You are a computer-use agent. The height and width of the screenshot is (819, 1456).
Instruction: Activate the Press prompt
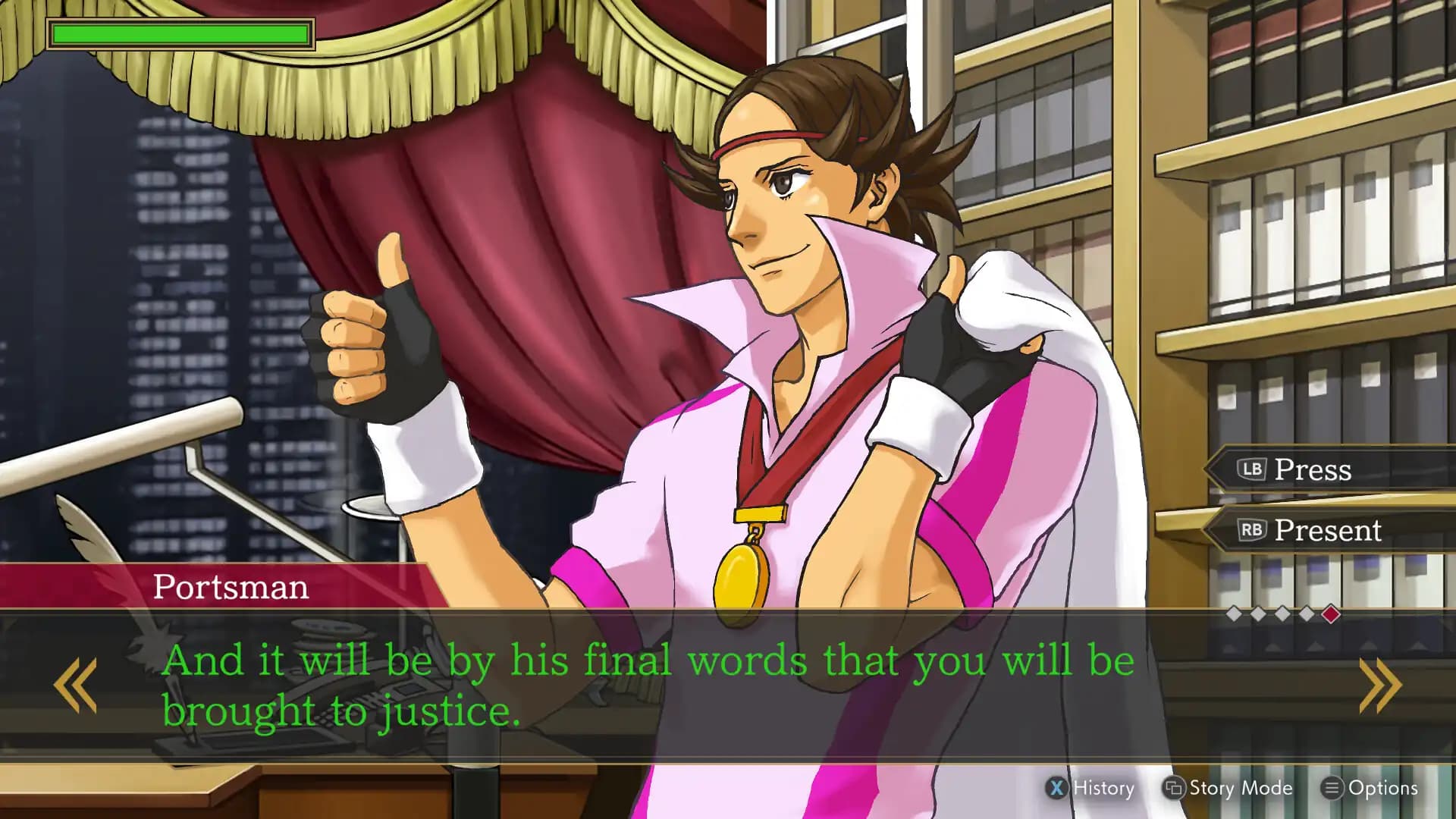(x=1312, y=469)
